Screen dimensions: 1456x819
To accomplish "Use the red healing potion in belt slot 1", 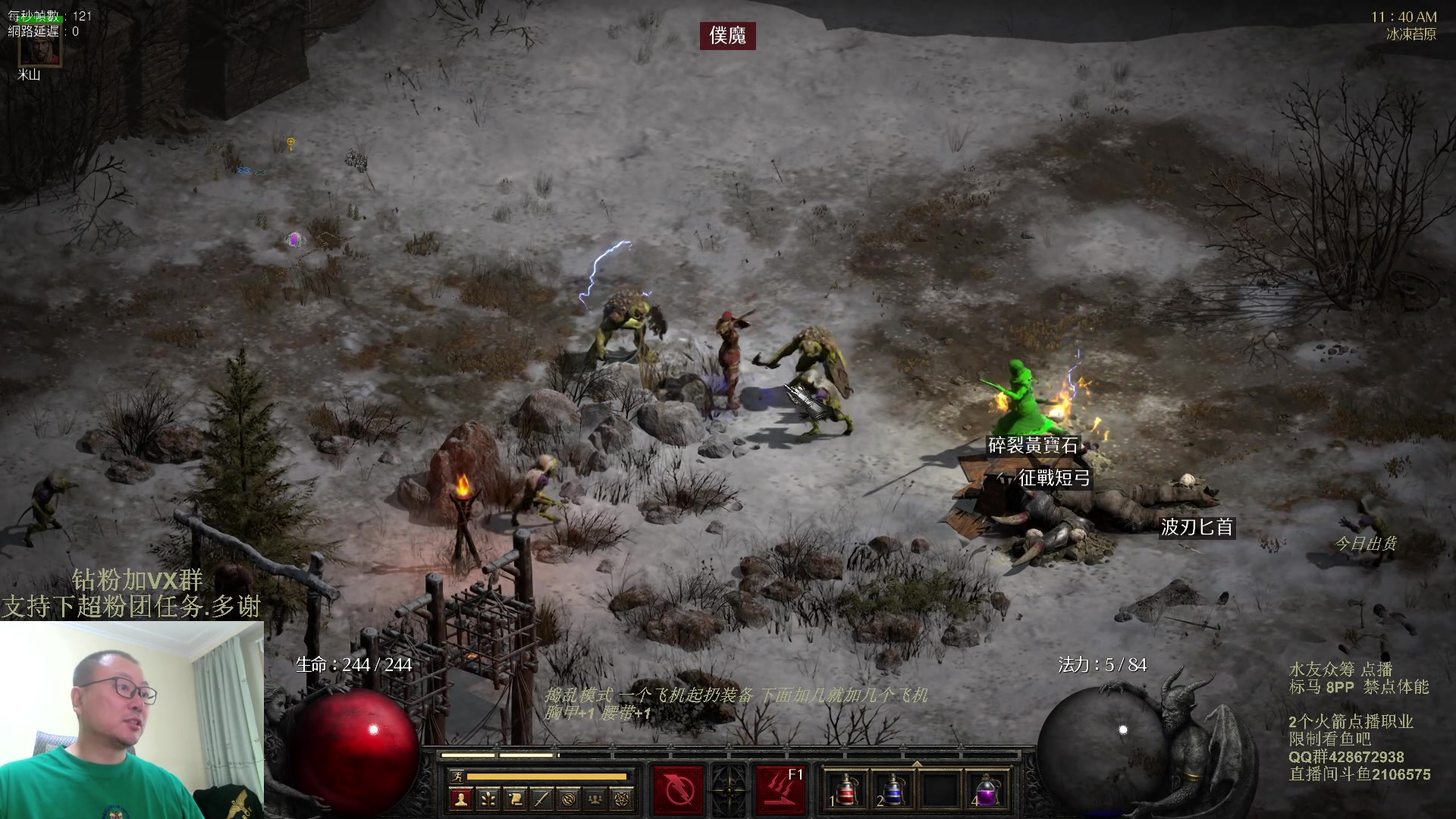I will coord(846,790).
